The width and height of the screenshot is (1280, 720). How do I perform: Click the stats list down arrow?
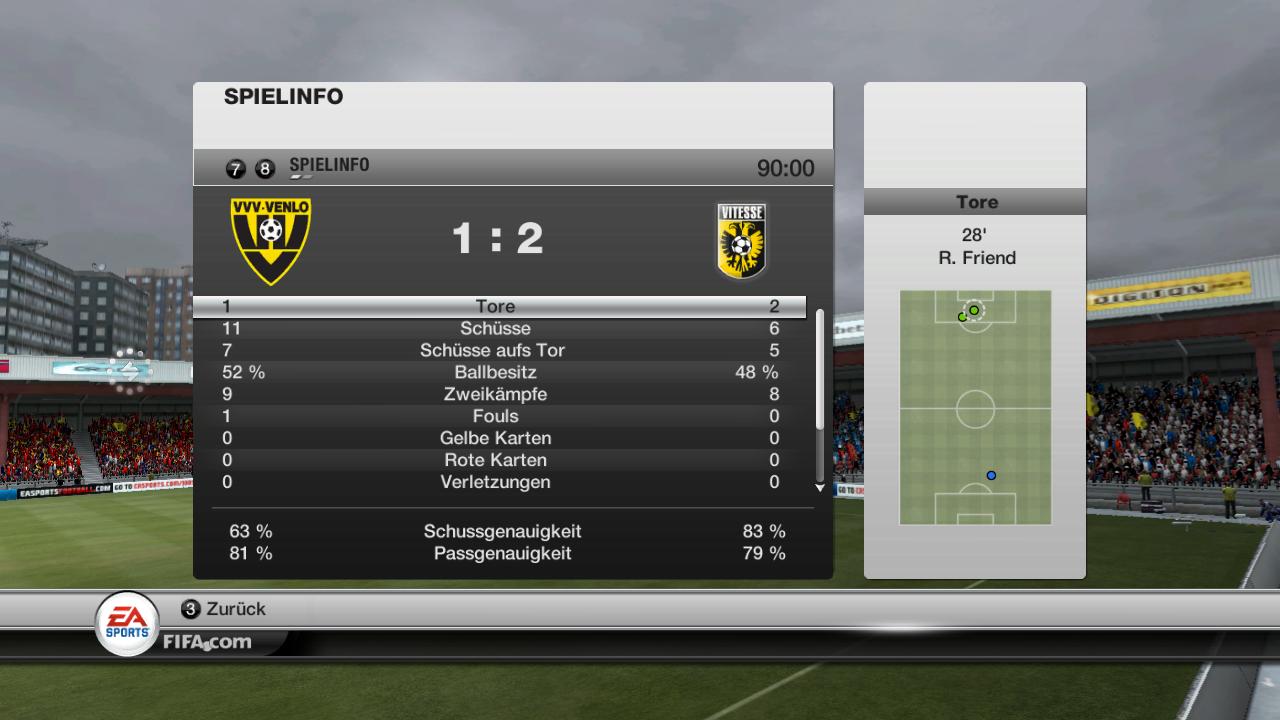(x=820, y=488)
